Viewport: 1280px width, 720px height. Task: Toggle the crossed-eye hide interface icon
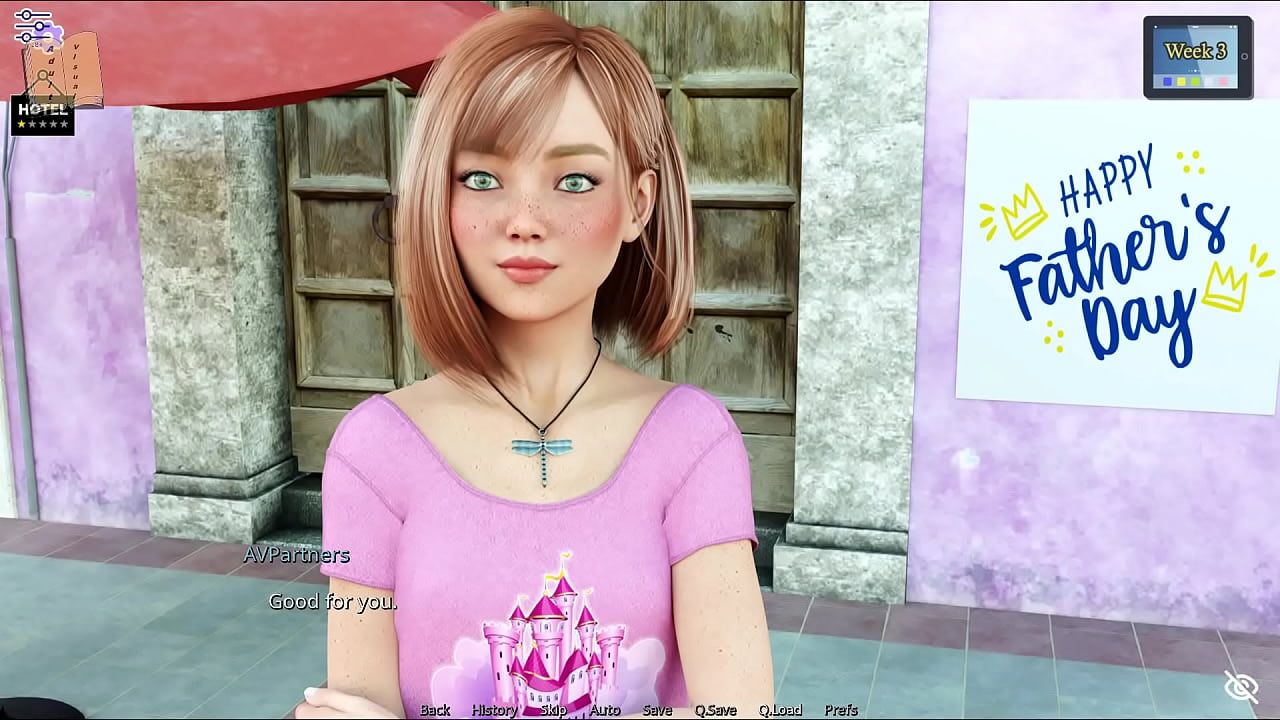click(x=1241, y=687)
